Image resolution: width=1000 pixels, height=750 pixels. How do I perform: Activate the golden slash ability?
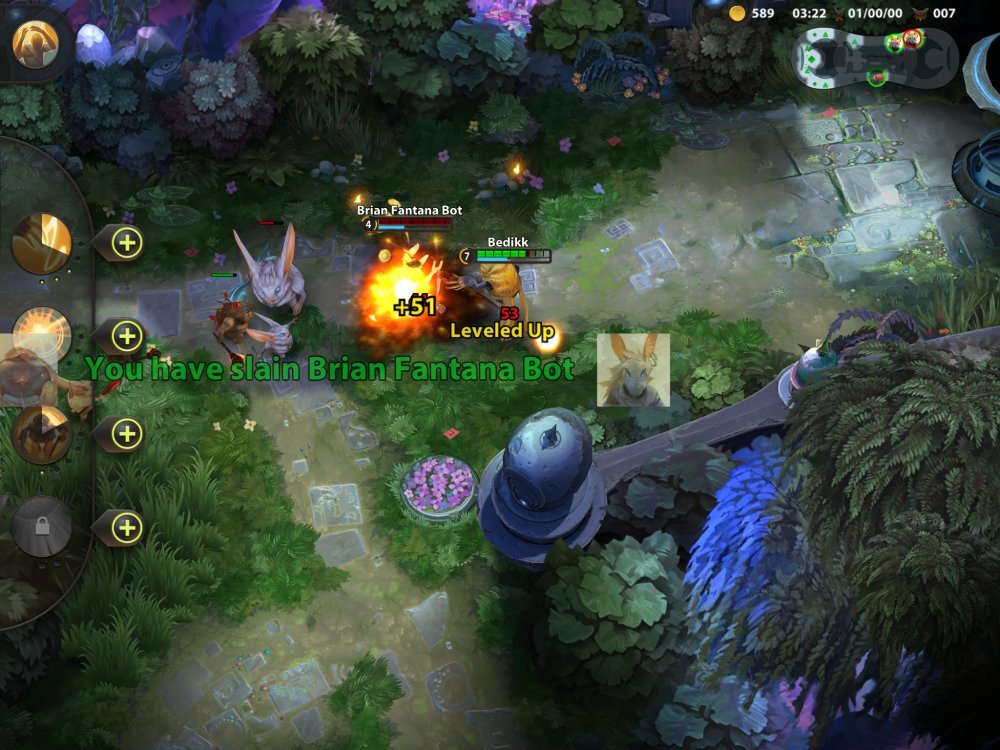(x=42, y=242)
